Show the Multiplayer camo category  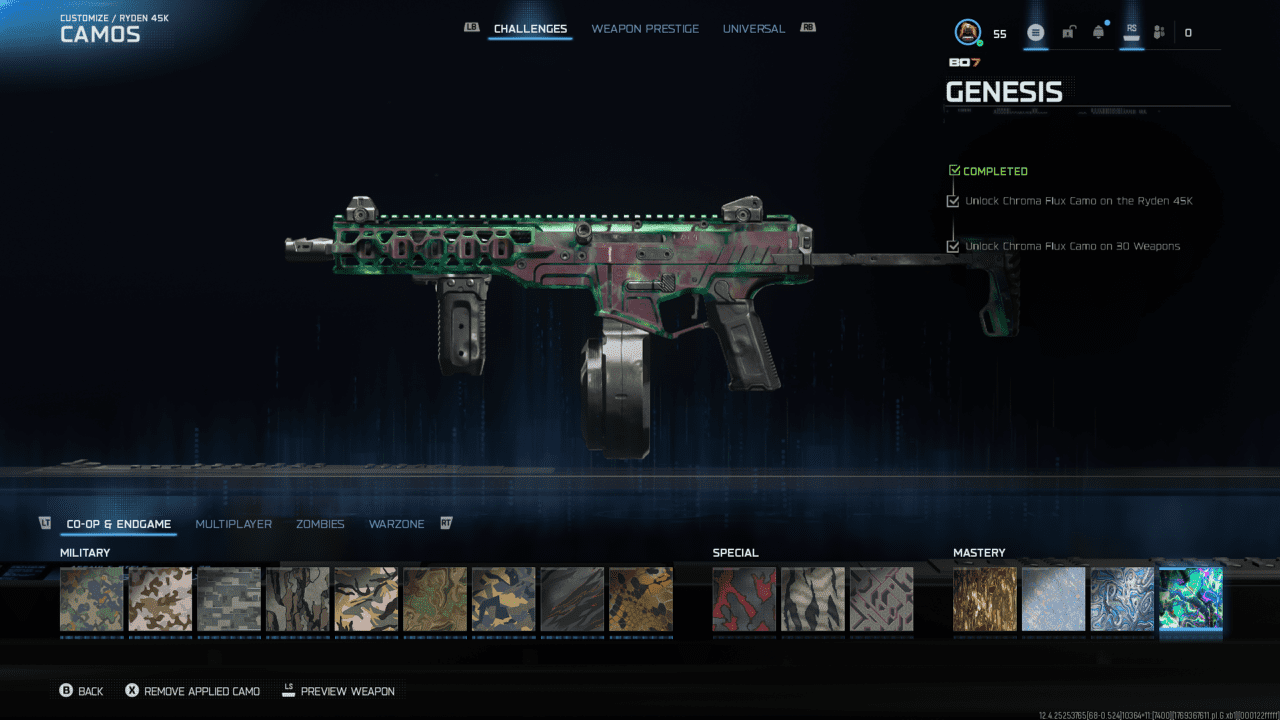(x=233, y=524)
